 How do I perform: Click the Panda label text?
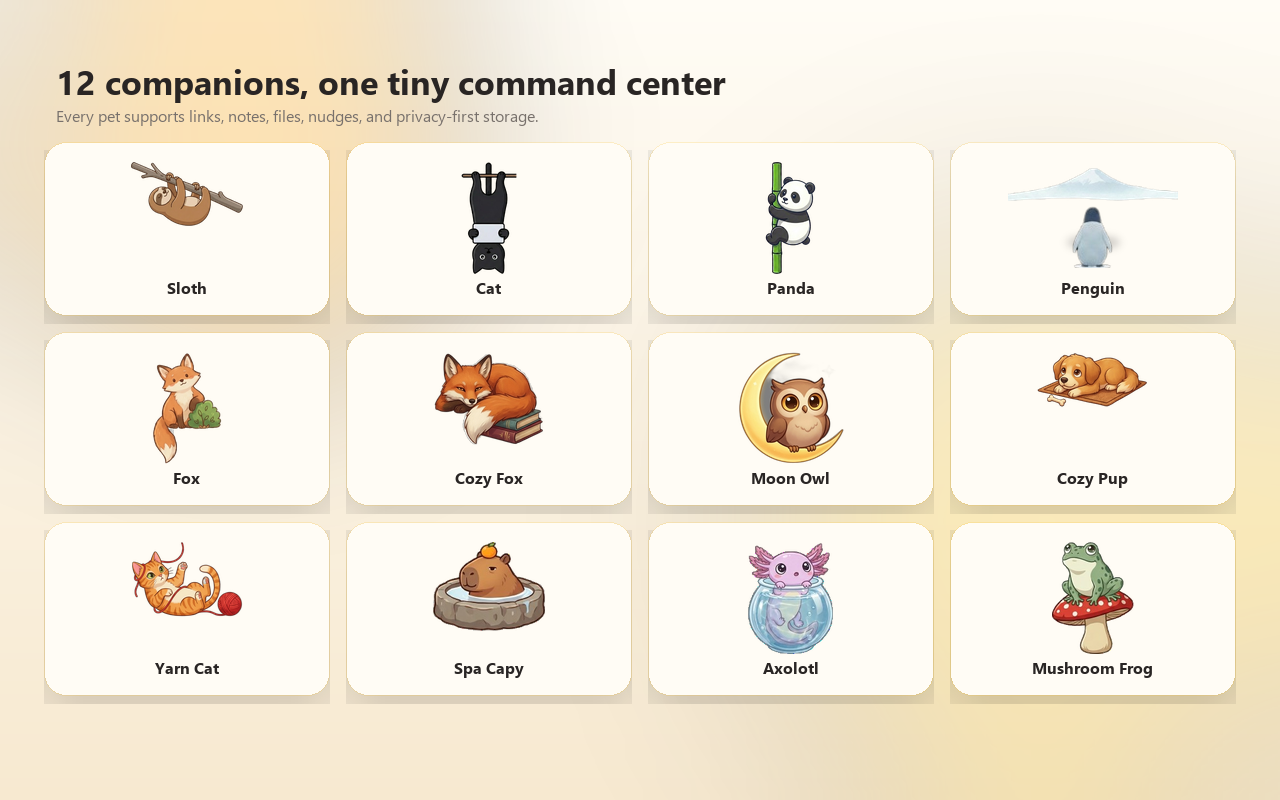point(790,287)
